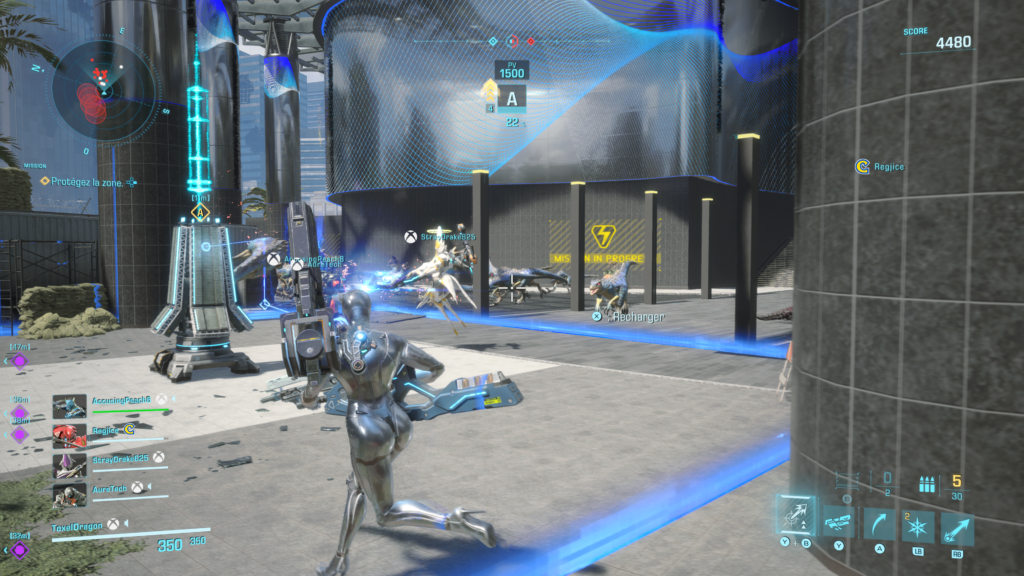Viewport: 1024px width, 576px height.
Task: Click the zone A objective marker
Action: 512,99
